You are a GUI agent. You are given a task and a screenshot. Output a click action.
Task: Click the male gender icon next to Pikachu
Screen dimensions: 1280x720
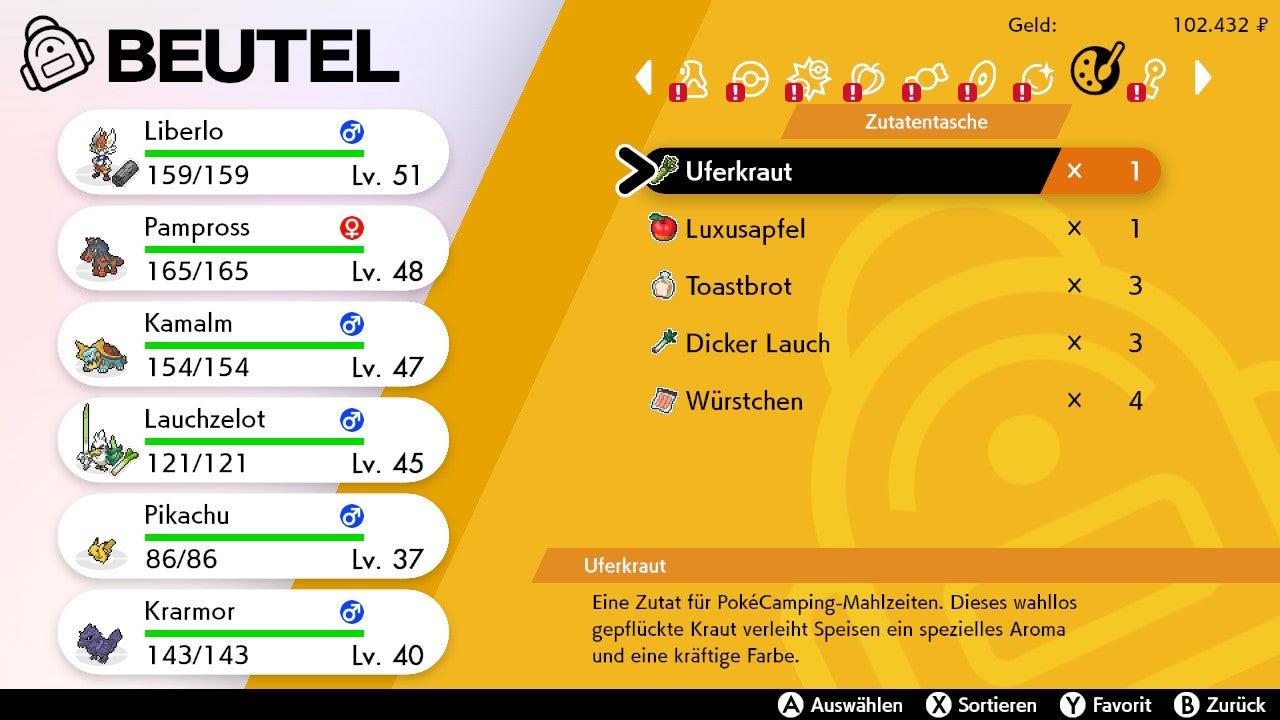pos(350,517)
